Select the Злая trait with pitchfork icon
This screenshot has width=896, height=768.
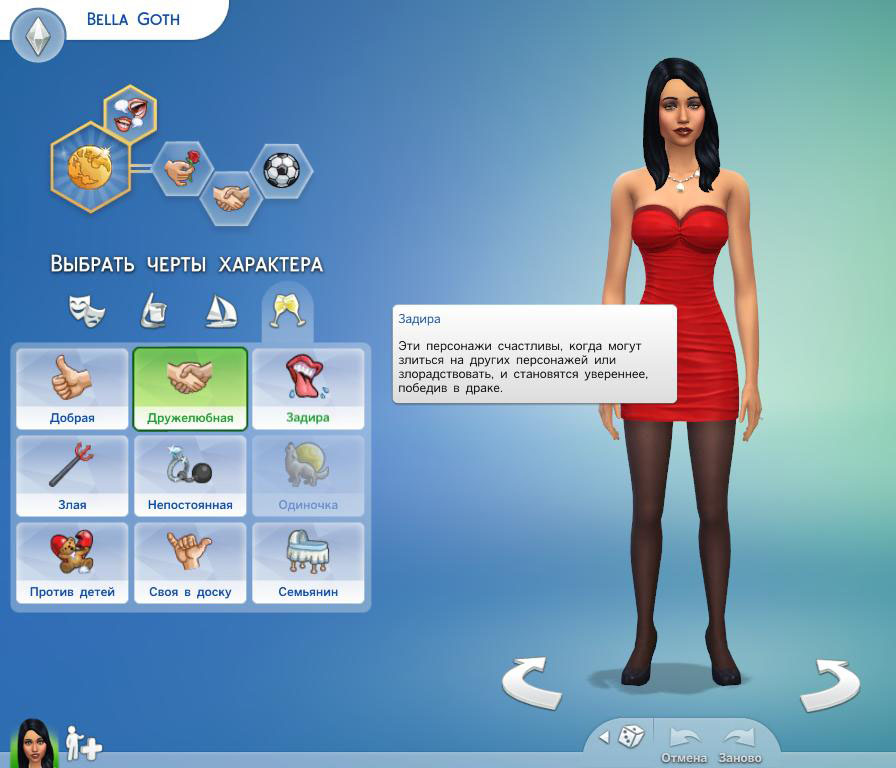(x=72, y=475)
